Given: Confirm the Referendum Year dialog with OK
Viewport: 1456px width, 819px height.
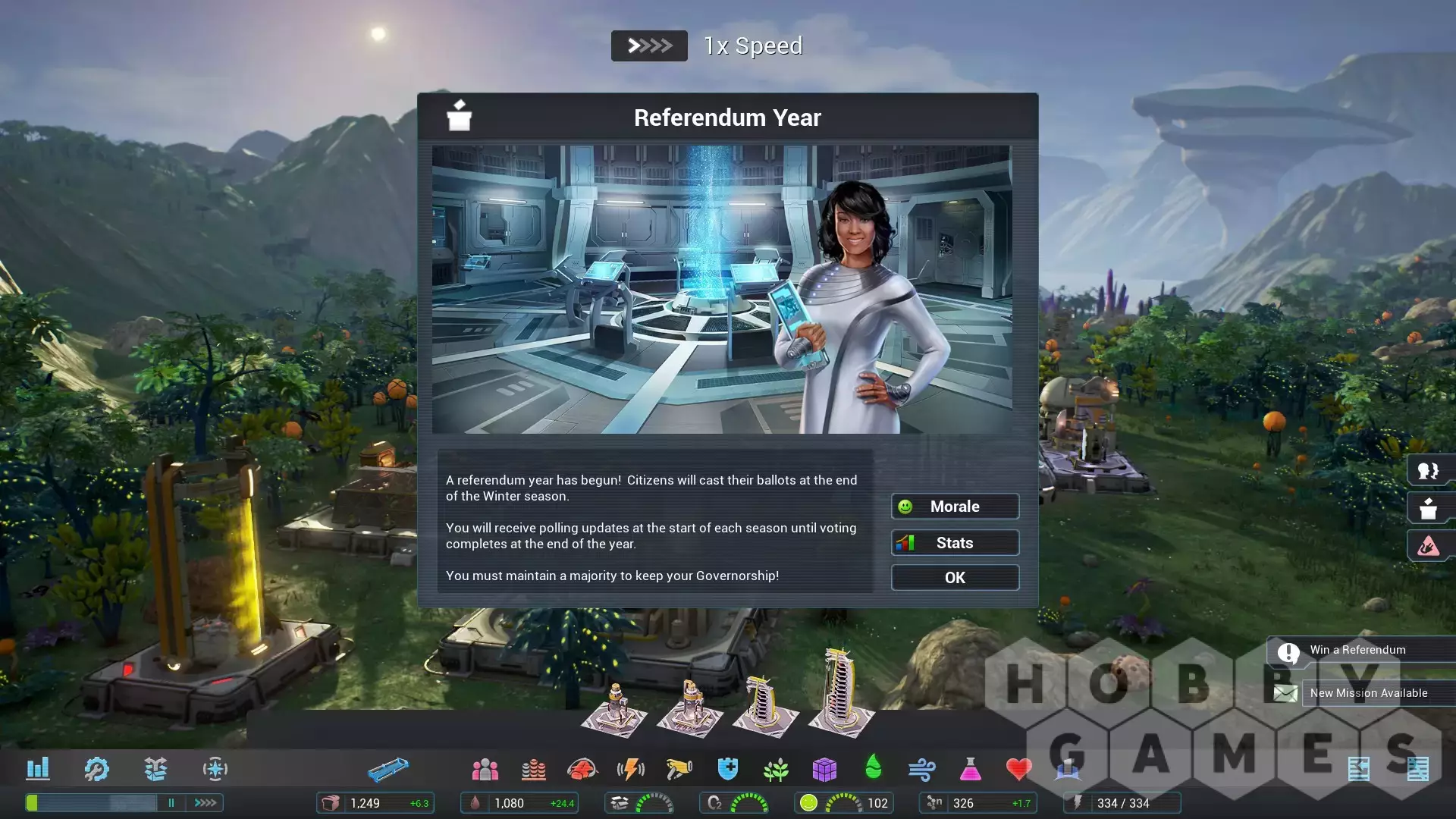Looking at the screenshot, I should pyautogui.click(x=955, y=578).
